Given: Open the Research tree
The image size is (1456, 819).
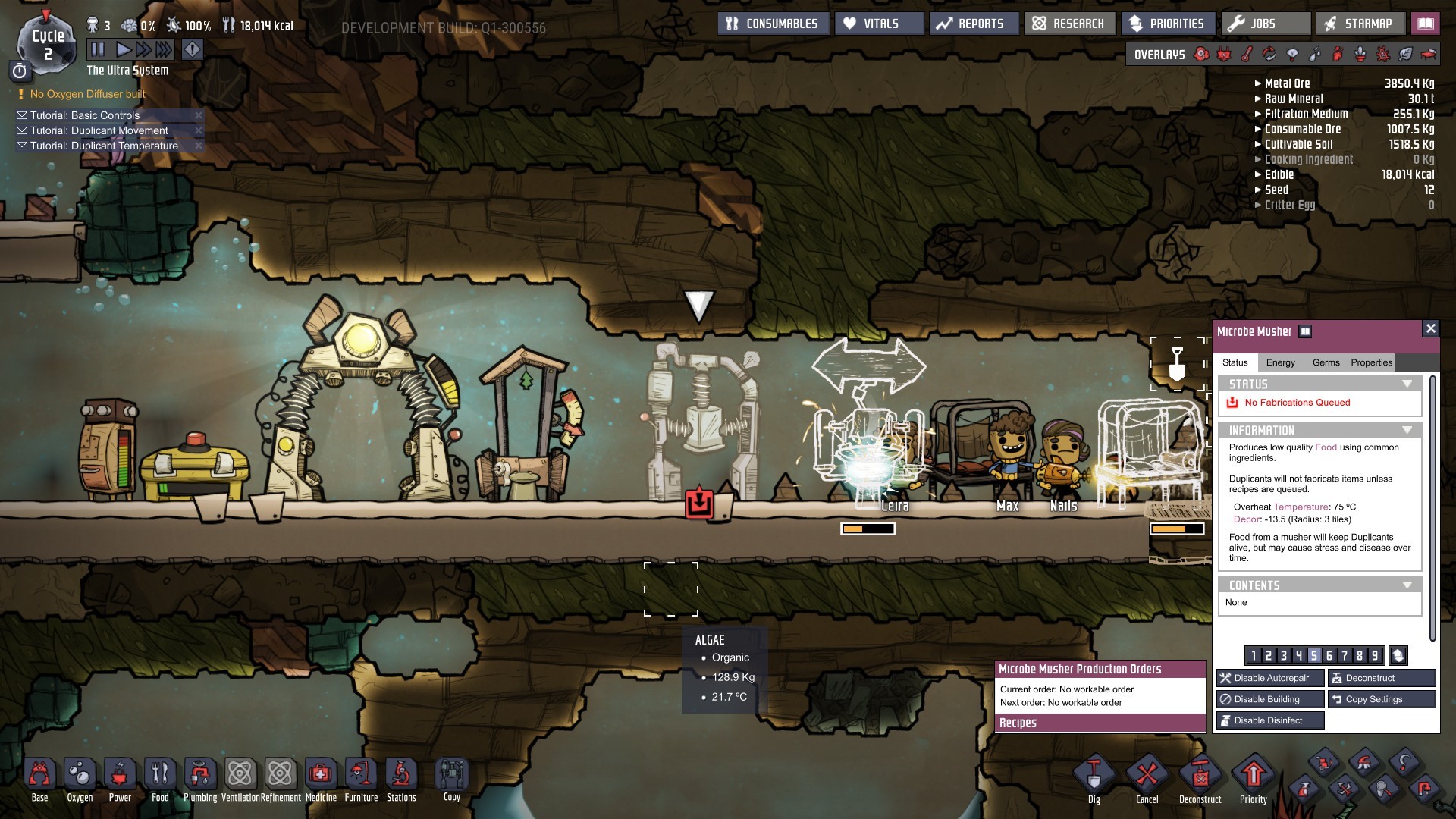Looking at the screenshot, I should coord(1070,24).
